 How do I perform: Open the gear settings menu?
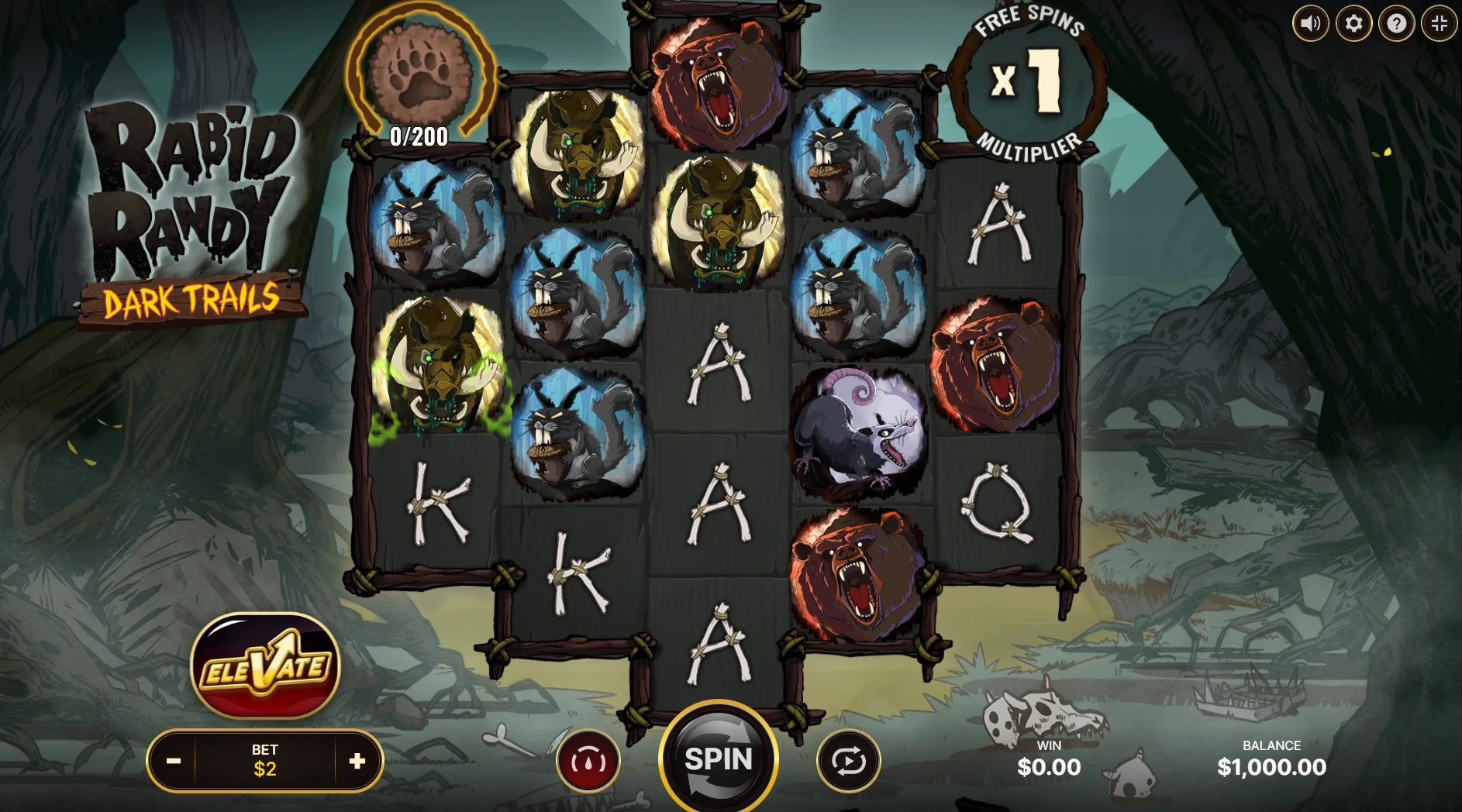coord(1353,24)
